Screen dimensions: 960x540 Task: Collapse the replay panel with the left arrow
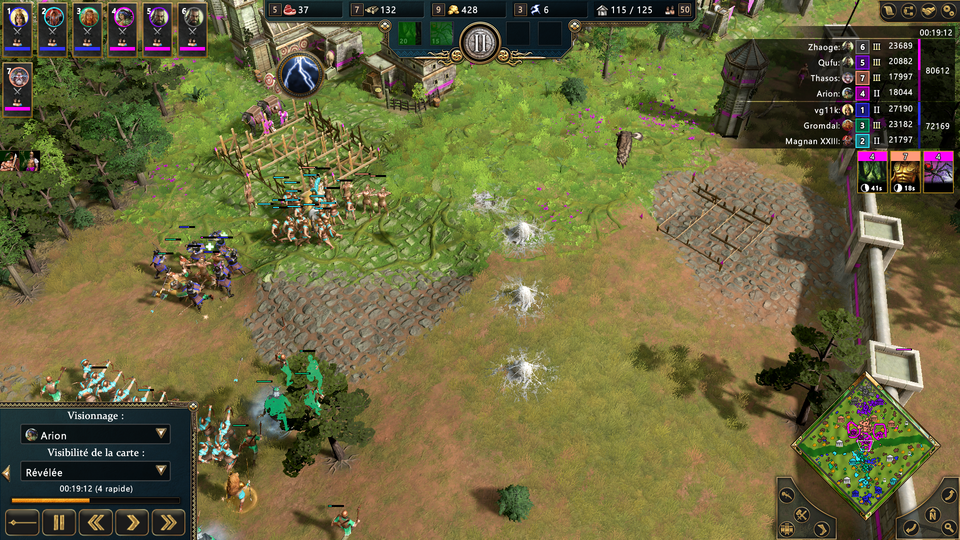pos(6,471)
